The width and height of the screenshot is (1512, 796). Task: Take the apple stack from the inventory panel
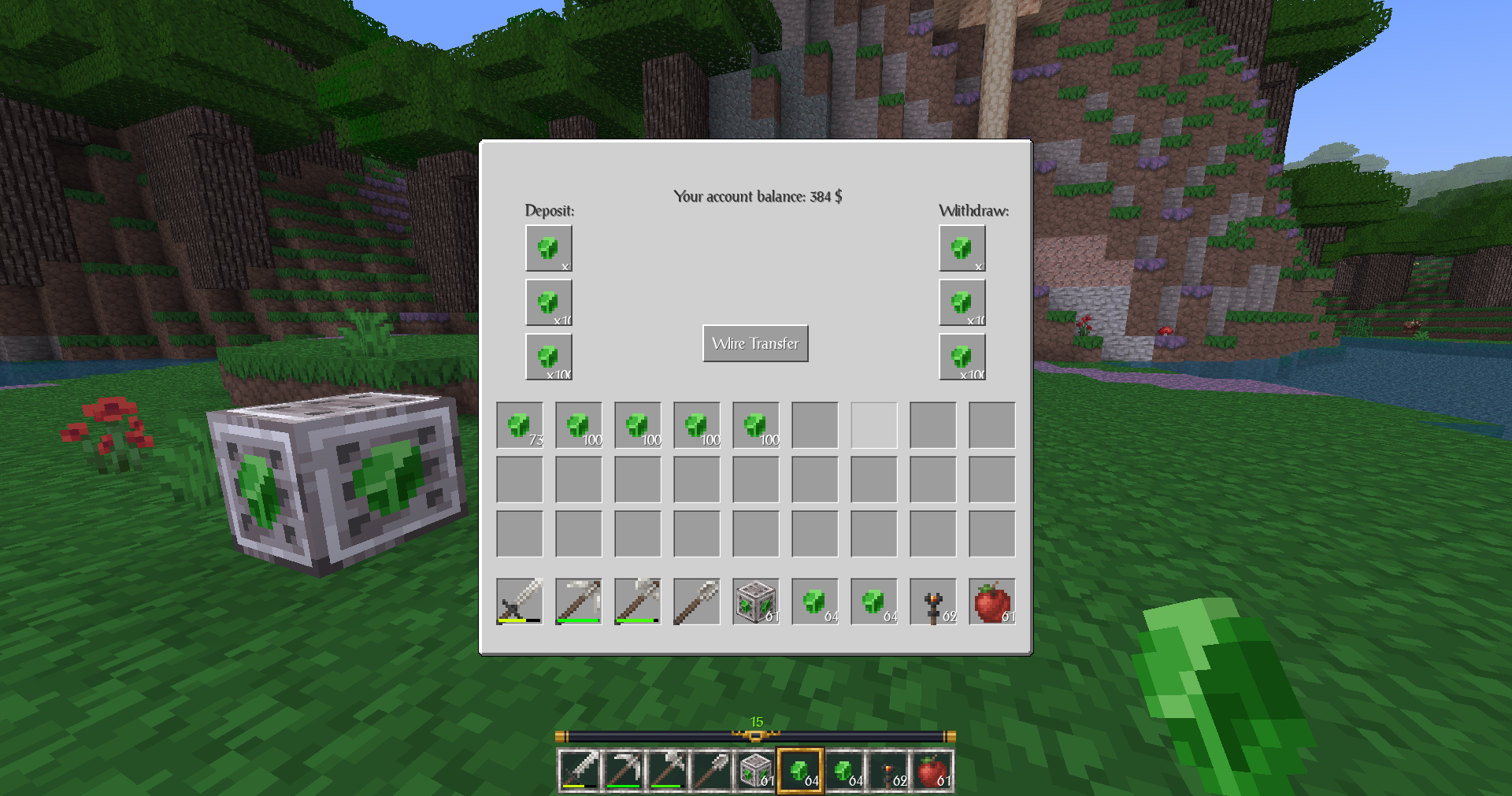pyautogui.click(x=992, y=602)
